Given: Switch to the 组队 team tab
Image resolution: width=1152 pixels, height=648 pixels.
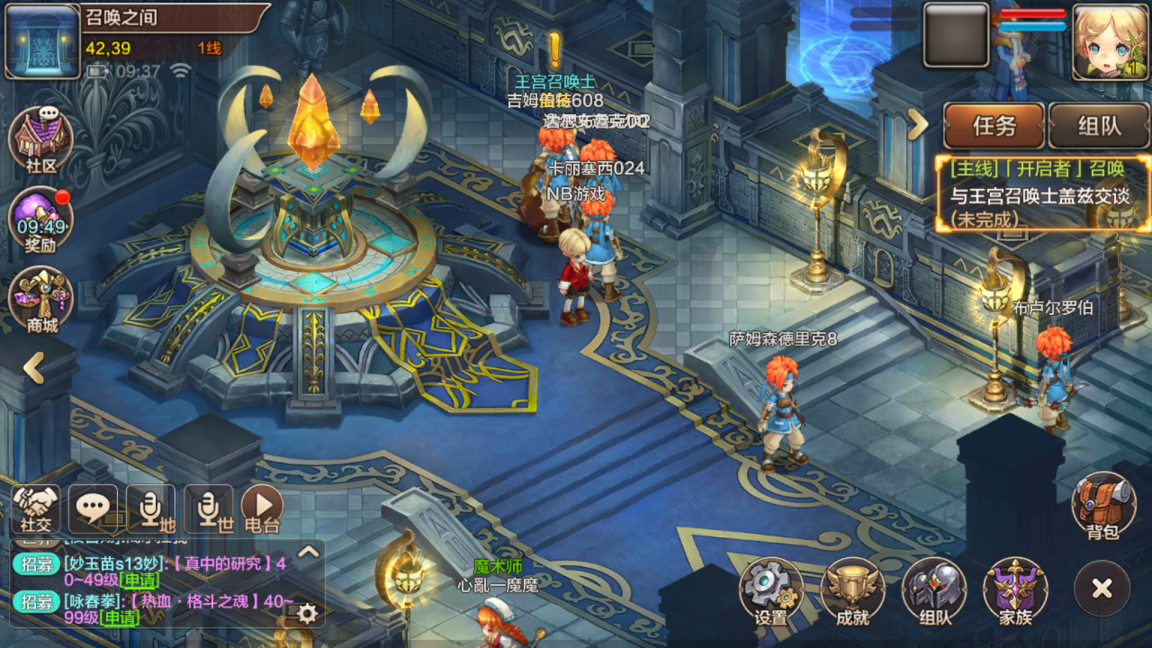Looking at the screenshot, I should (x=1099, y=126).
